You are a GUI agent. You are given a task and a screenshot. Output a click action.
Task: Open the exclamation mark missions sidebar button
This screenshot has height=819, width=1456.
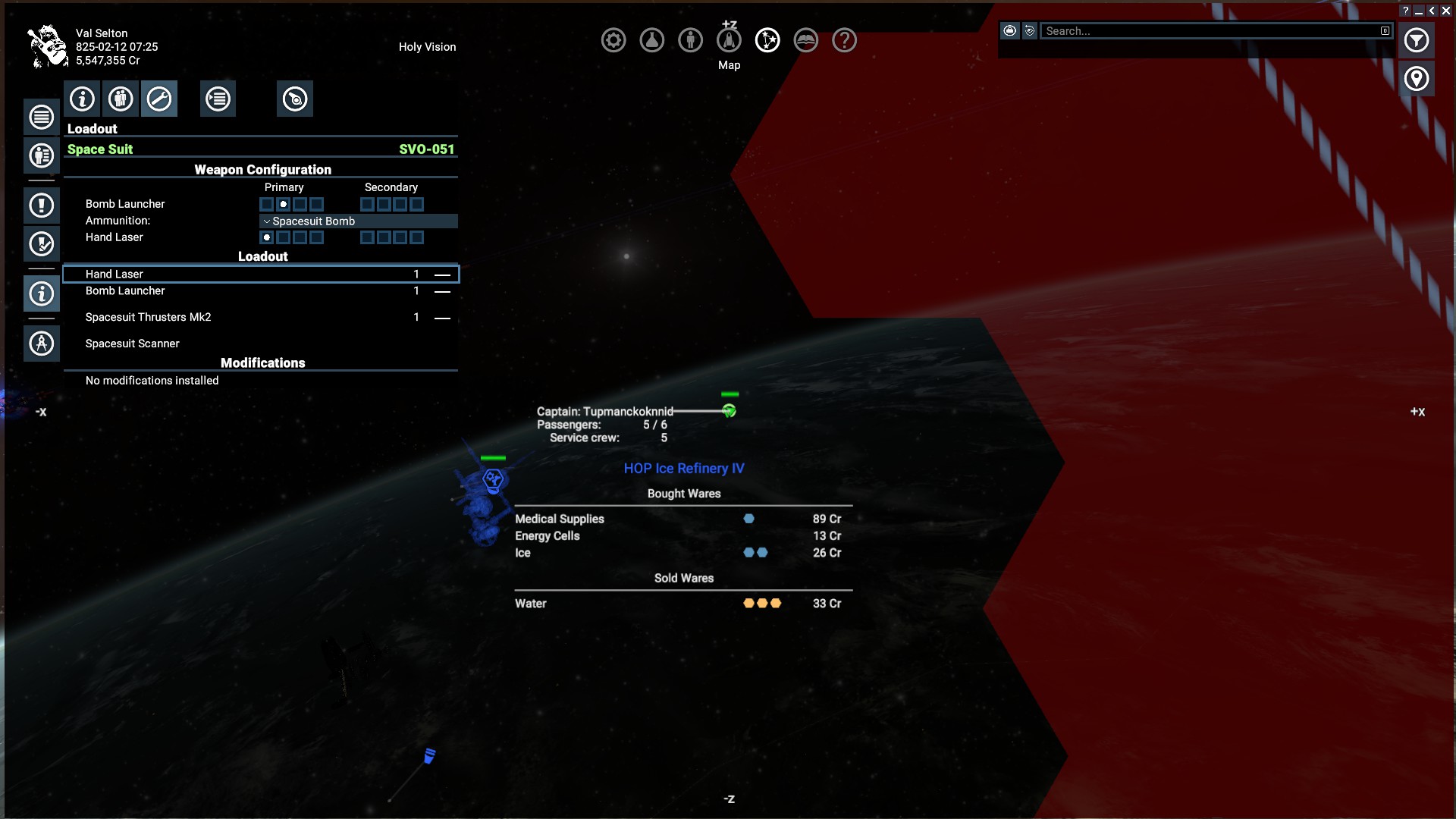(42, 205)
